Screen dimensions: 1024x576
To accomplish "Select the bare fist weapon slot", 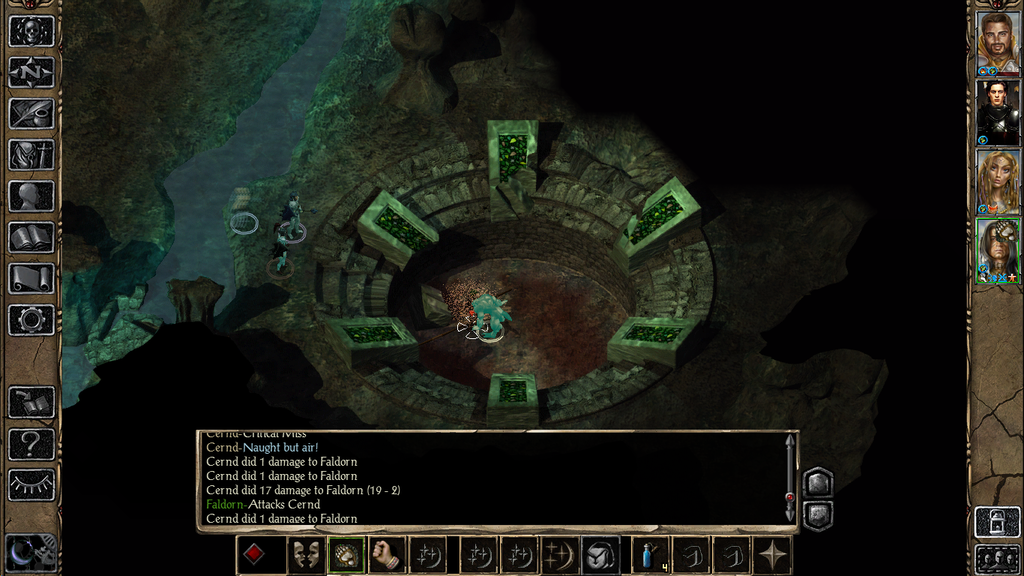I will (386, 555).
